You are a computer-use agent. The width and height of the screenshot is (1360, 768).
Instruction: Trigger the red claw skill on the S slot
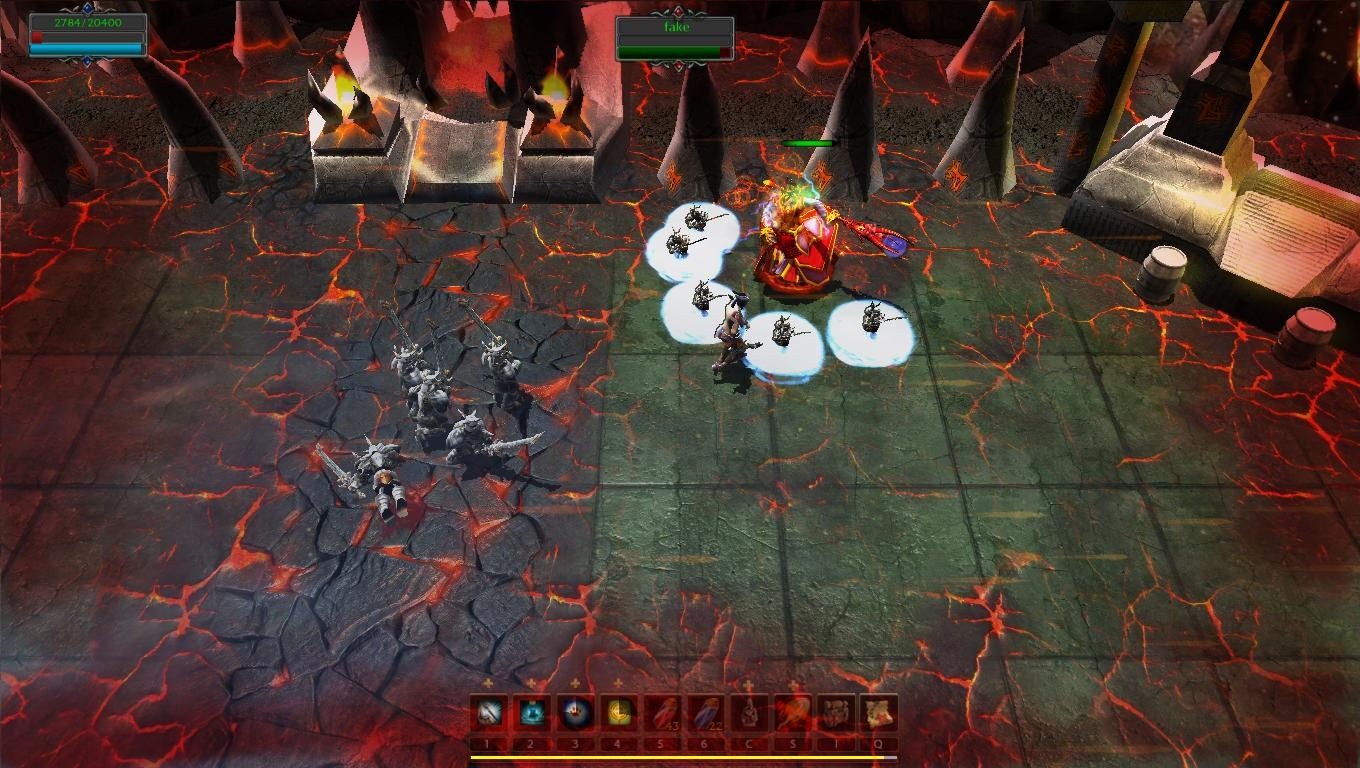(792, 713)
